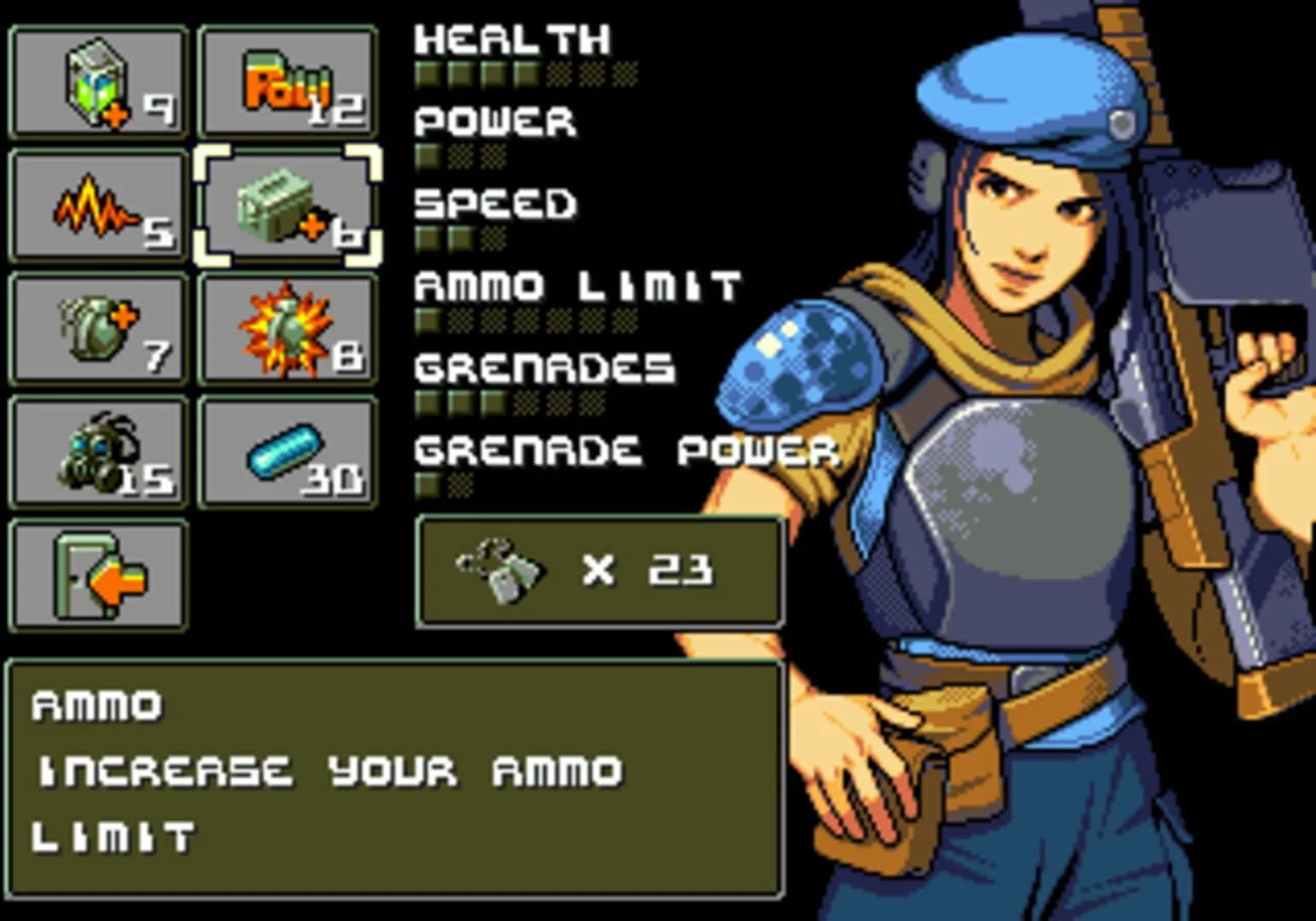Select the blue capsule item
The width and height of the screenshot is (1316, 921).
point(288,452)
